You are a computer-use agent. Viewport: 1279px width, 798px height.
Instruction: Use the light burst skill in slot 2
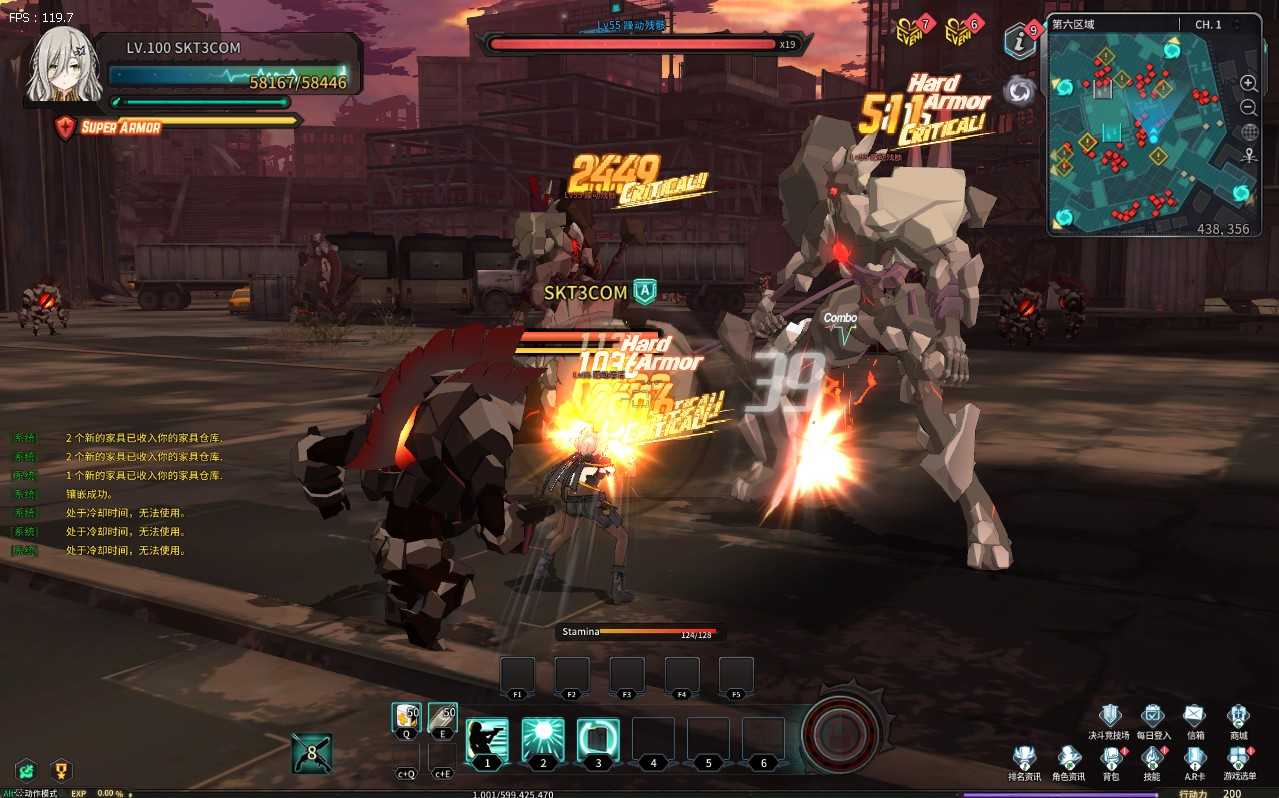click(543, 740)
